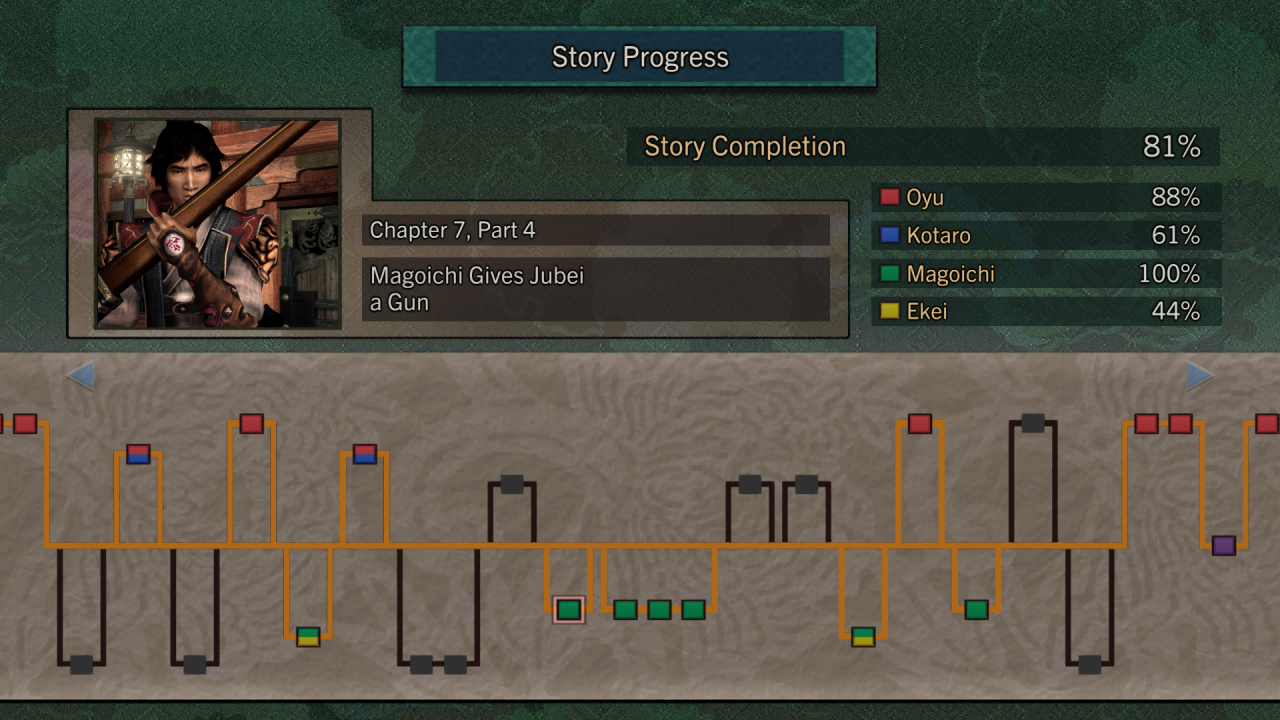Click the right scroll arrow on the timeline

pyautogui.click(x=1199, y=376)
